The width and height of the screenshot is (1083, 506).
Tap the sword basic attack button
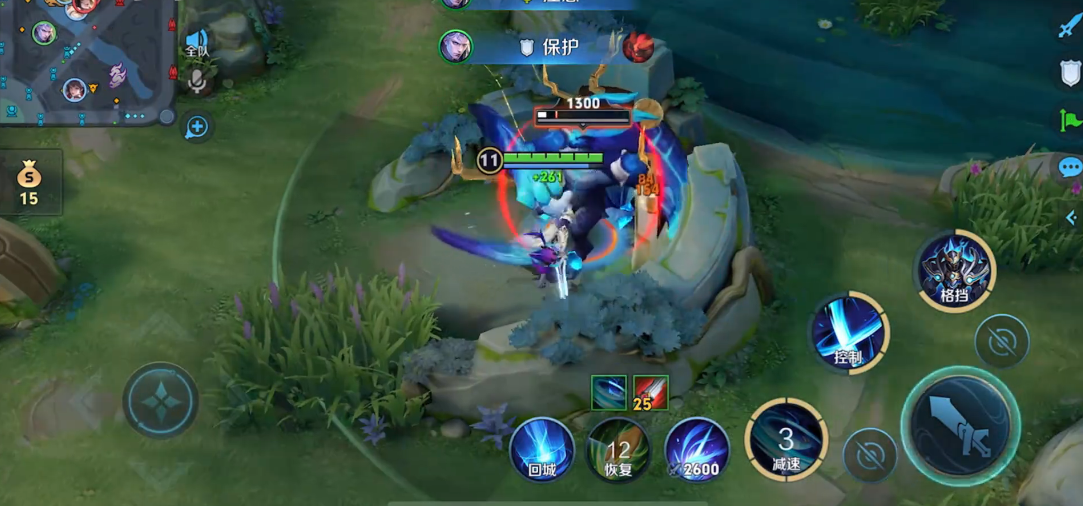coord(959,425)
